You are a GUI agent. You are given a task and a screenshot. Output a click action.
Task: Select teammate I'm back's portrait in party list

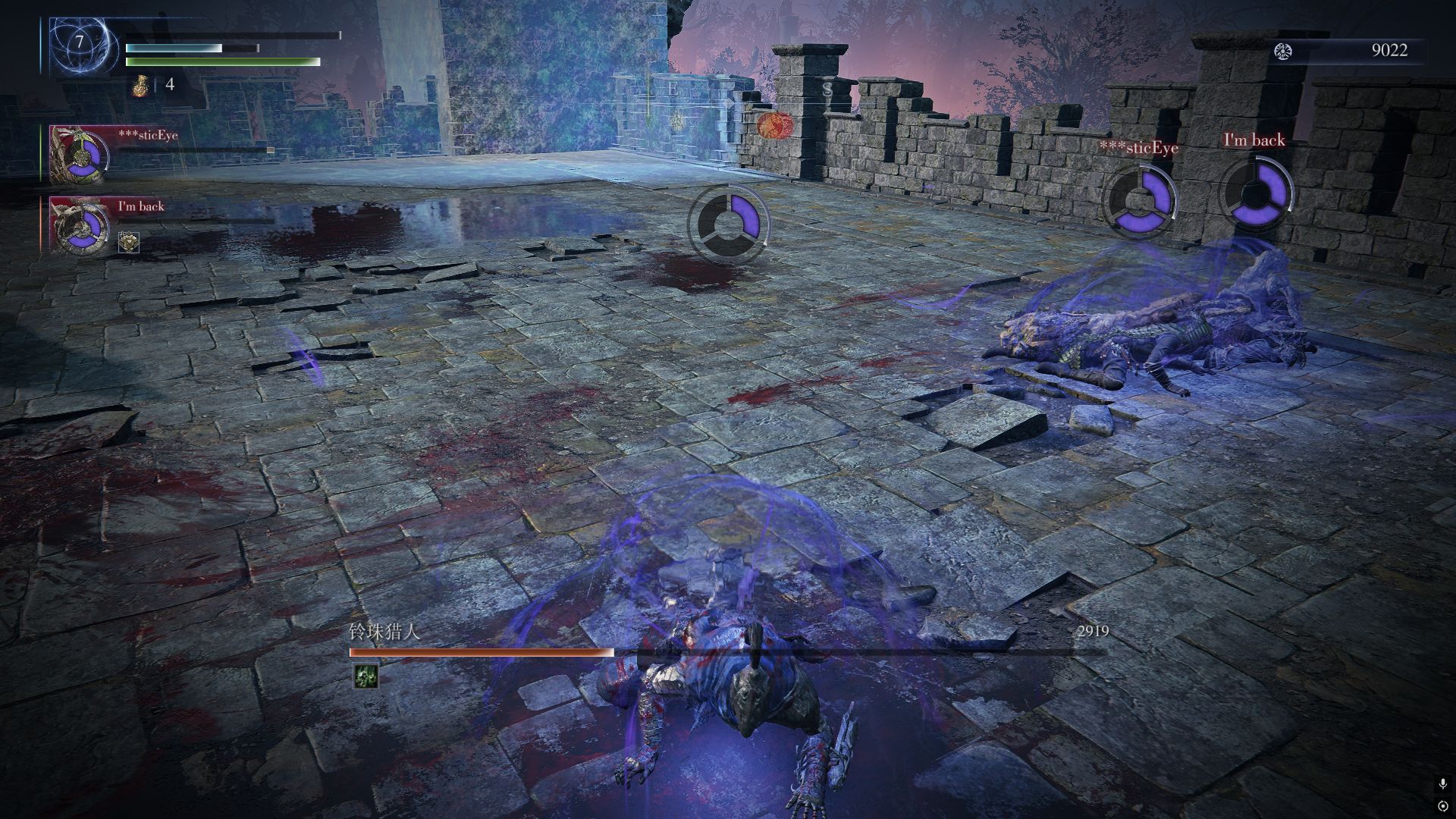pos(78,225)
